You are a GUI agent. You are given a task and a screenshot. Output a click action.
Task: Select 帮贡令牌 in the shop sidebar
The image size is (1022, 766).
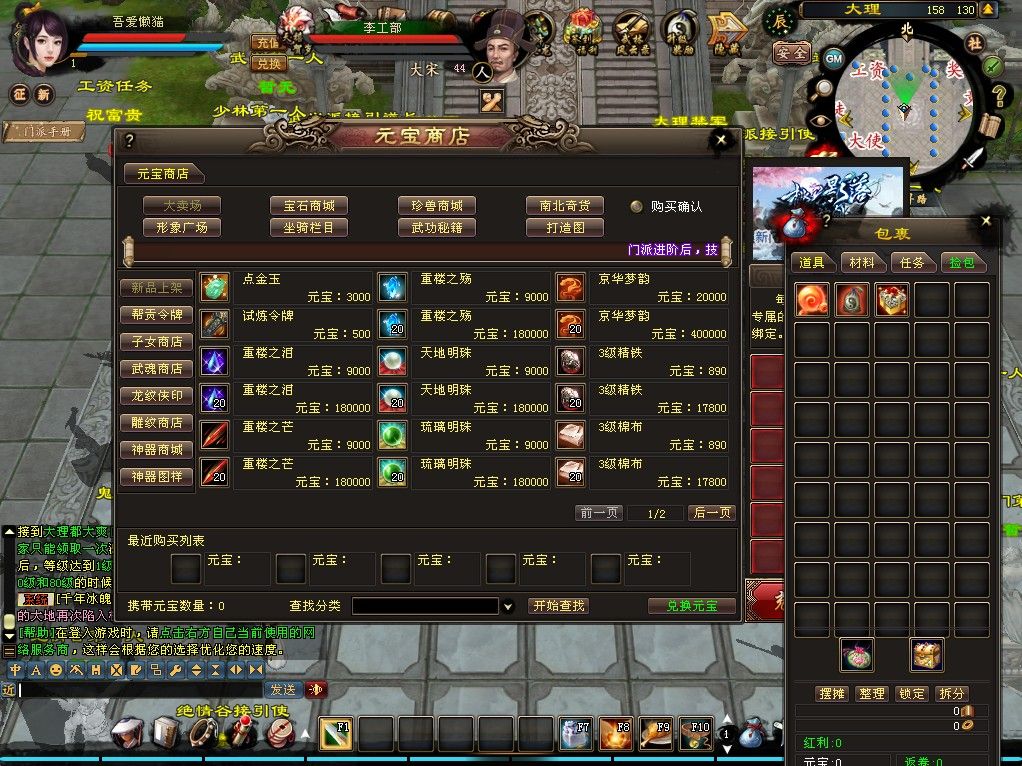157,314
